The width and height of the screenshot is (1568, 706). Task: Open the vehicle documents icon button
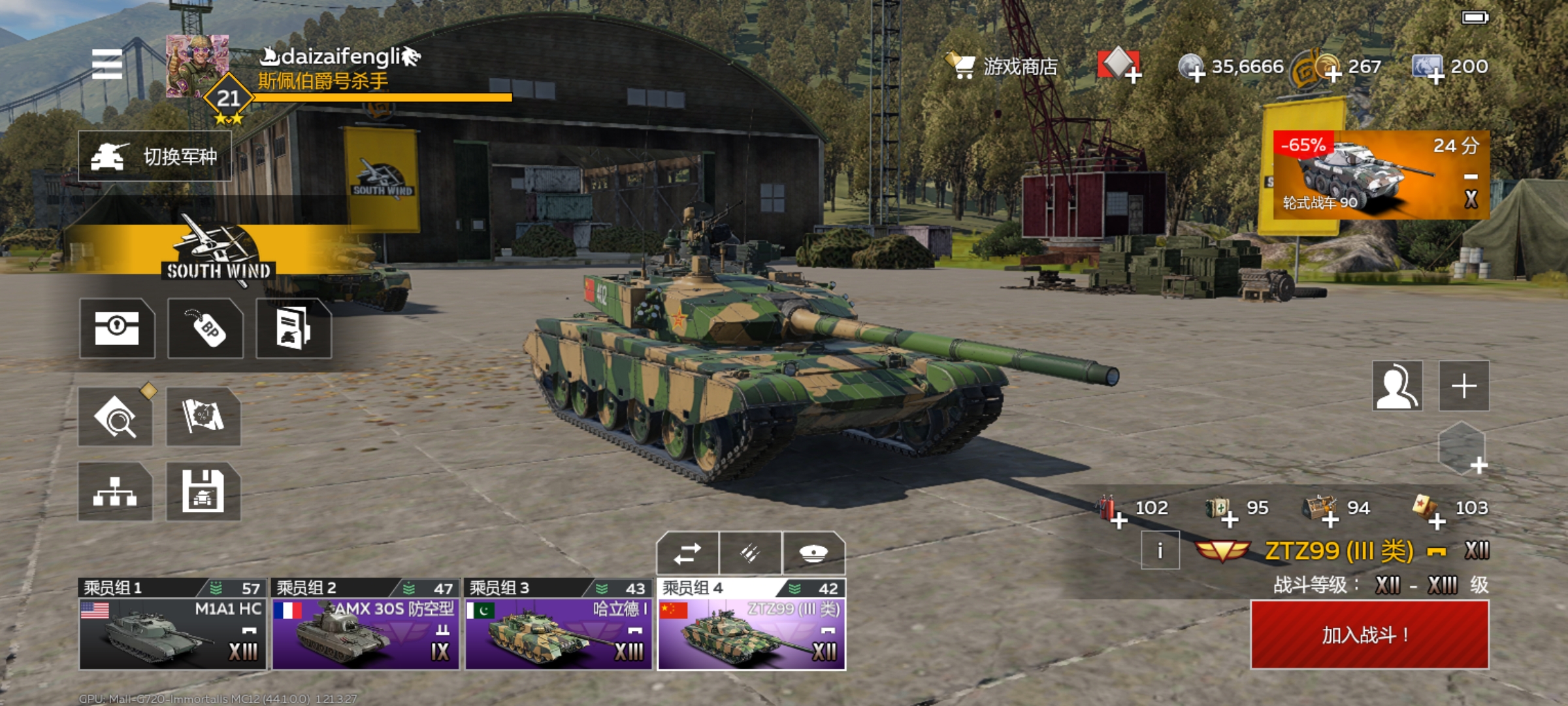tap(293, 328)
